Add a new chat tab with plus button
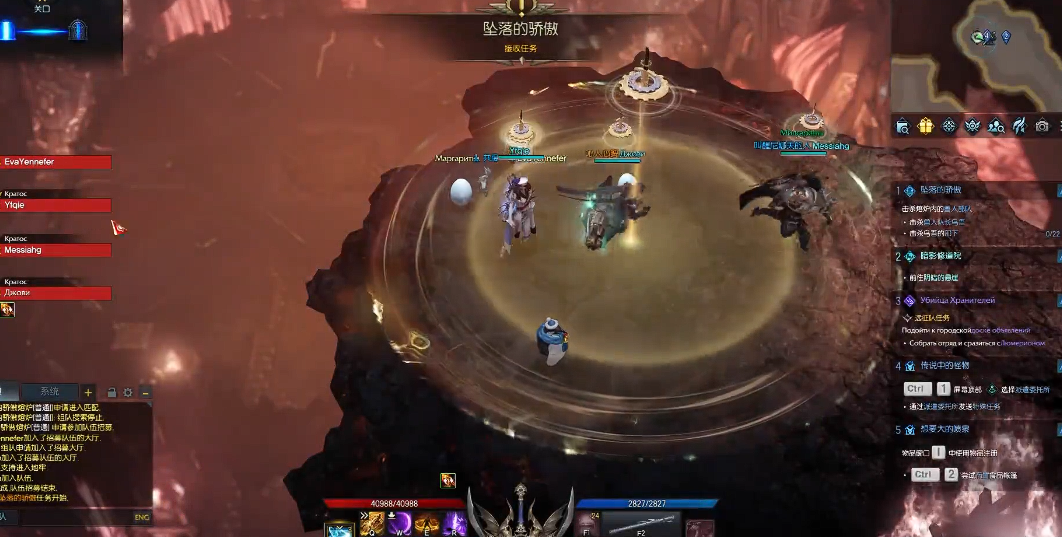The image size is (1062, 537). [x=88, y=392]
